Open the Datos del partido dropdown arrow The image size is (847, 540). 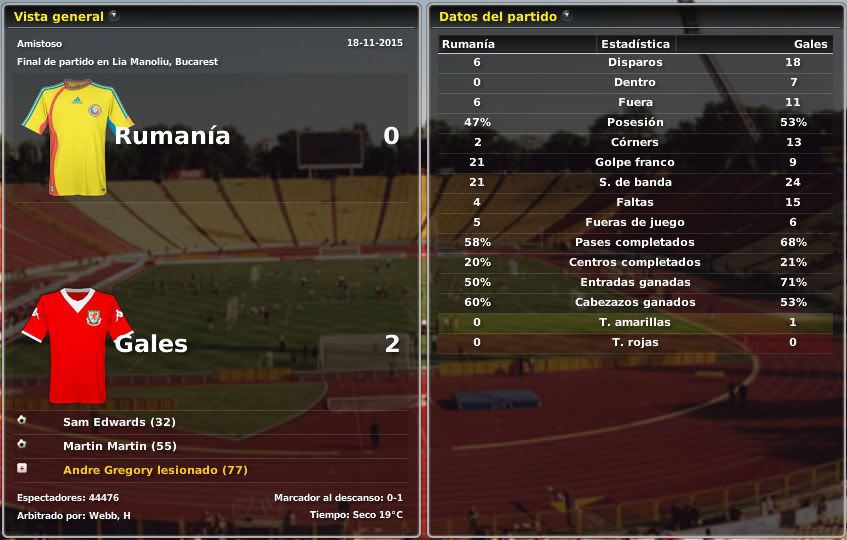click(x=567, y=16)
